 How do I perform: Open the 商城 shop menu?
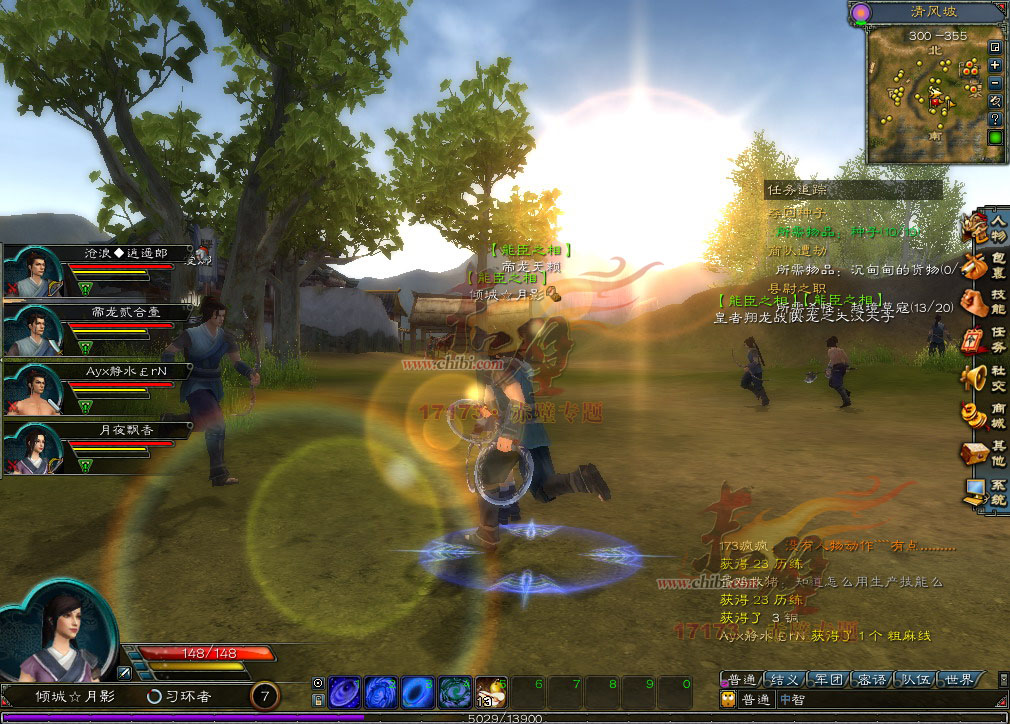pyautogui.click(x=986, y=415)
